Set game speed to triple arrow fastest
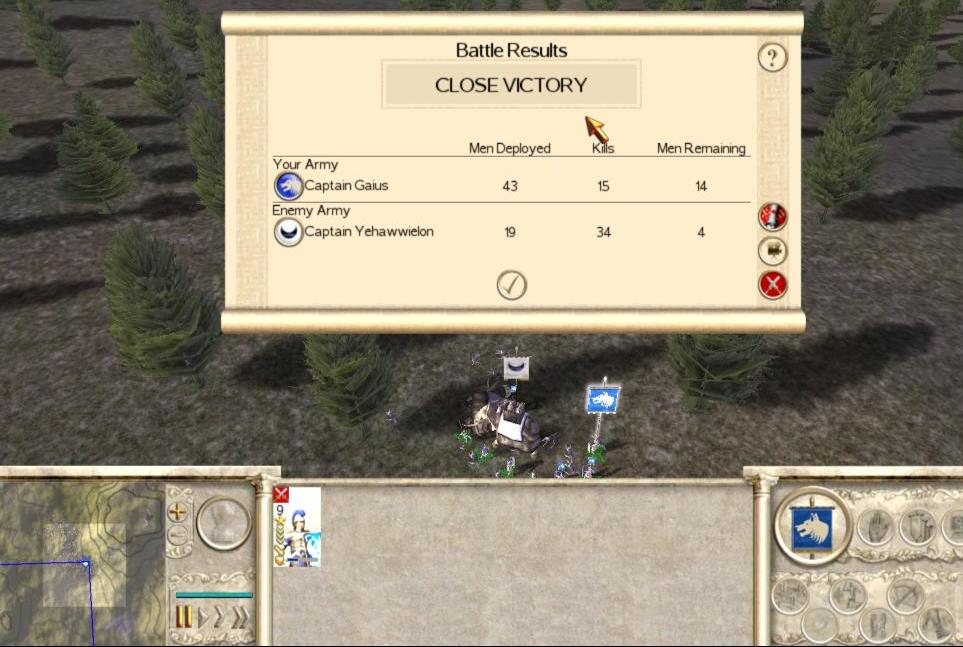Image resolution: width=963 pixels, height=647 pixels. 240,617
